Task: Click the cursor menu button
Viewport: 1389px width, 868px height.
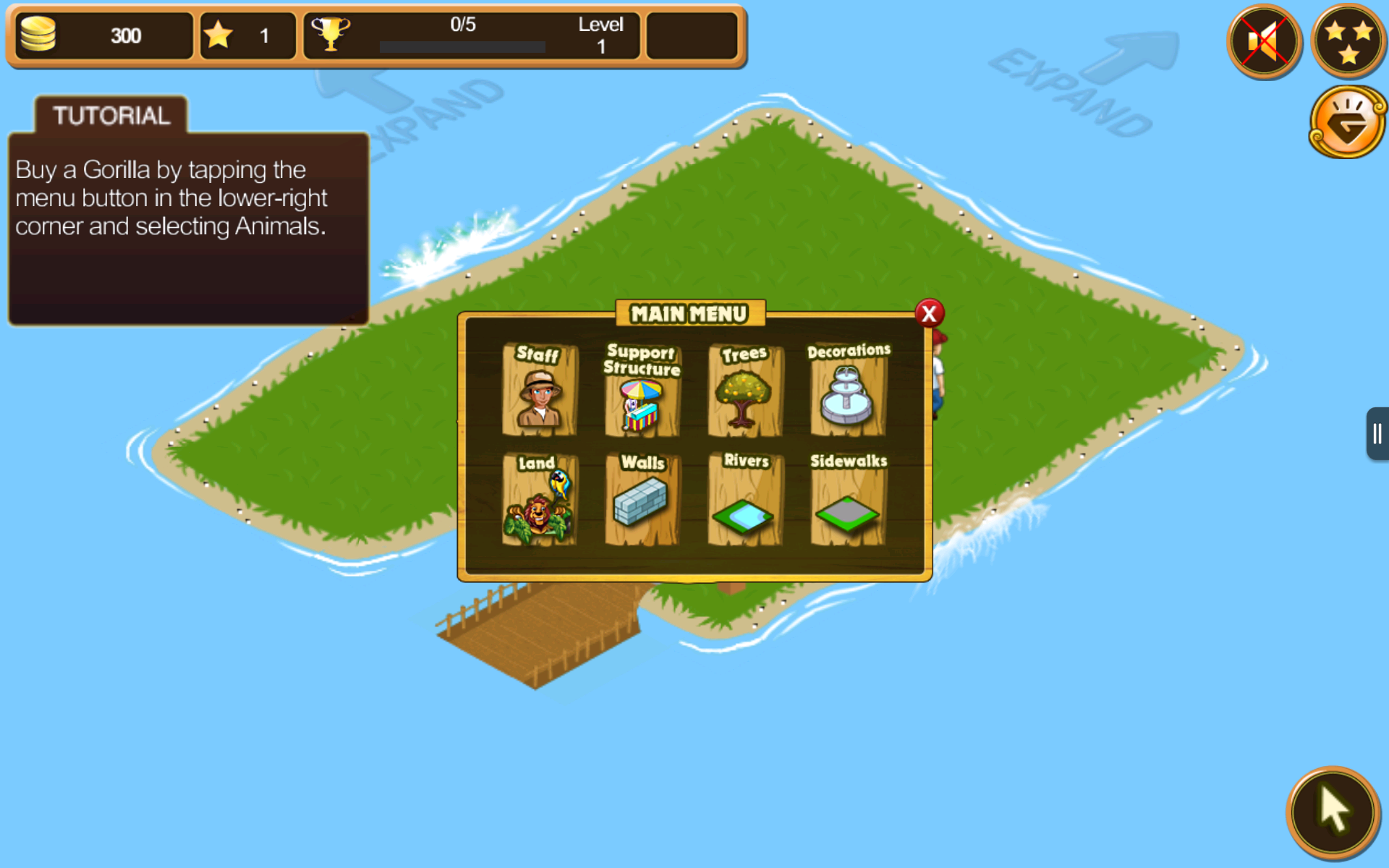Action: (1333, 811)
